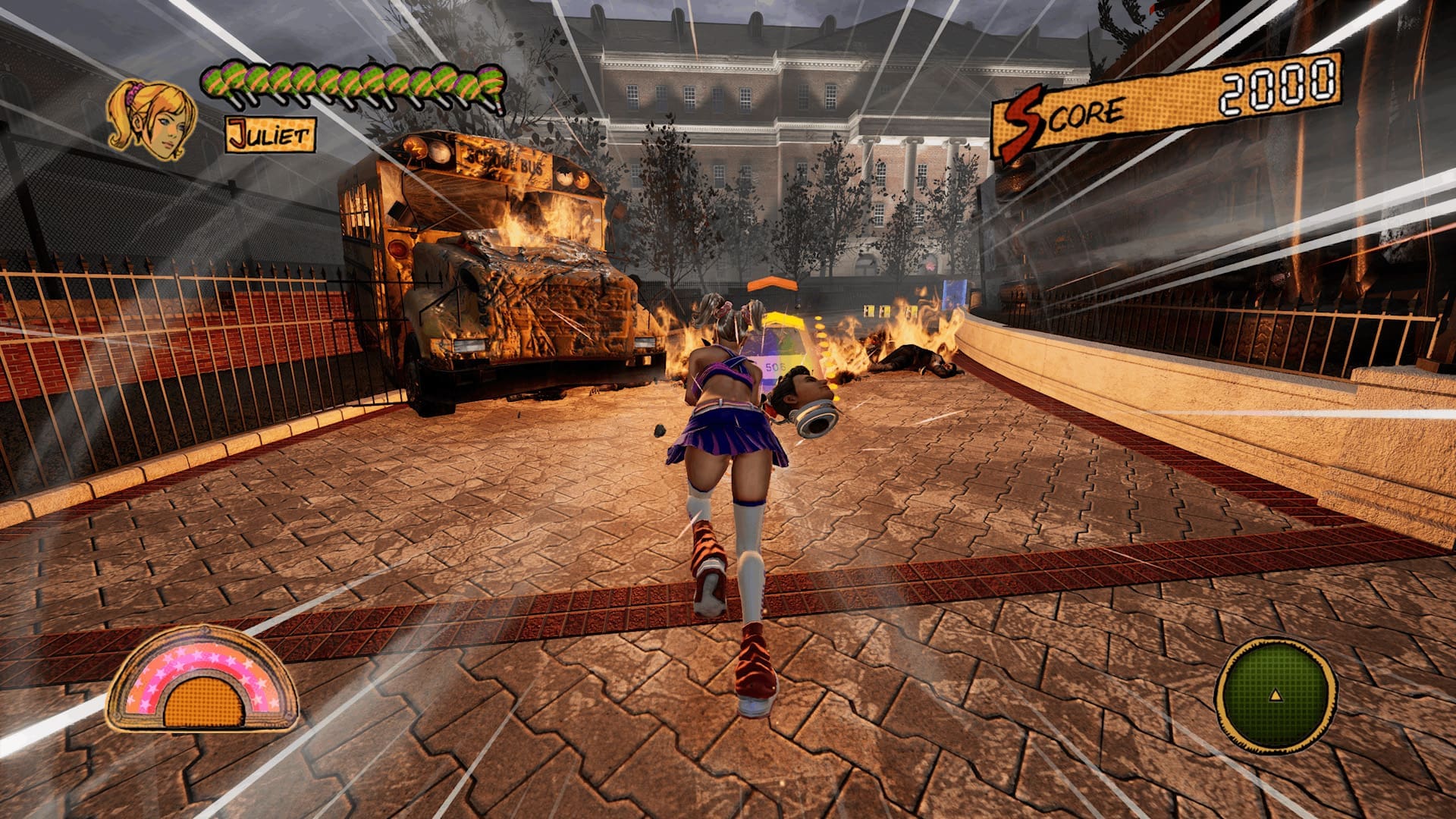This screenshot has width=1456, height=819.
Task: Click the SCHOOL BUS sign above the bus windshield
Action: pyautogui.click(x=504, y=160)
